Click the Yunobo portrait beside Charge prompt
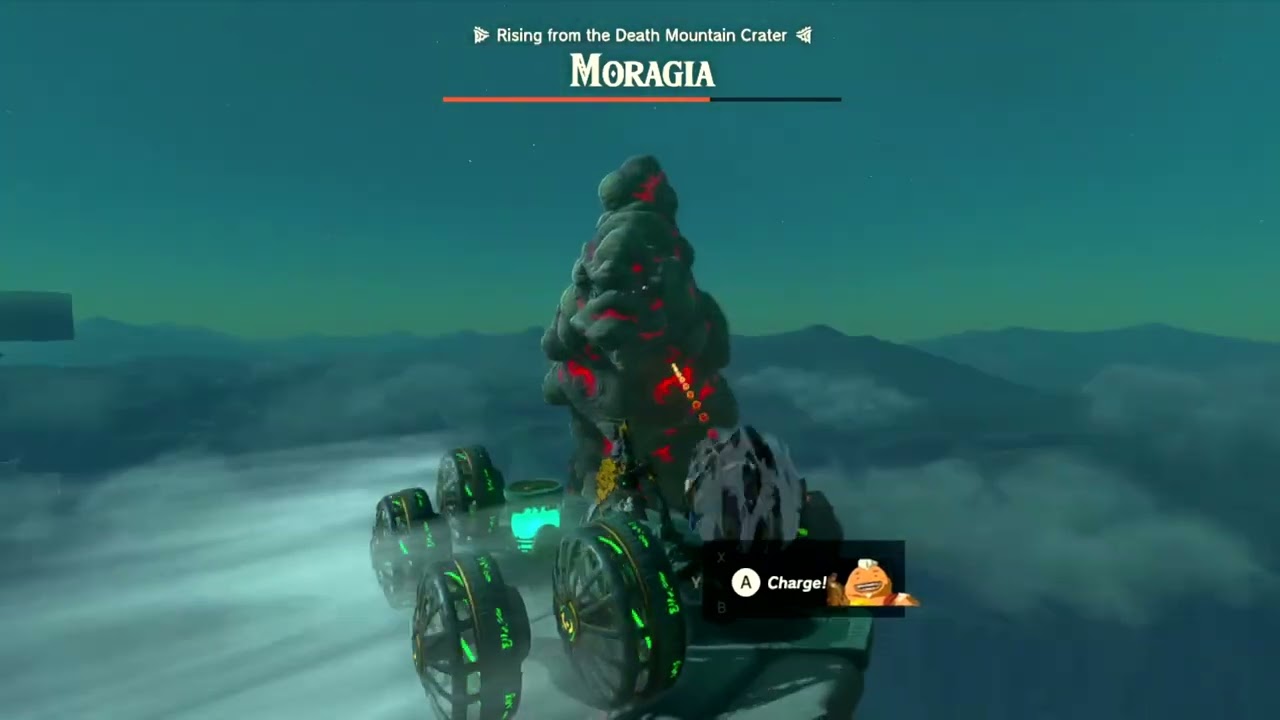 coord(865,583)
